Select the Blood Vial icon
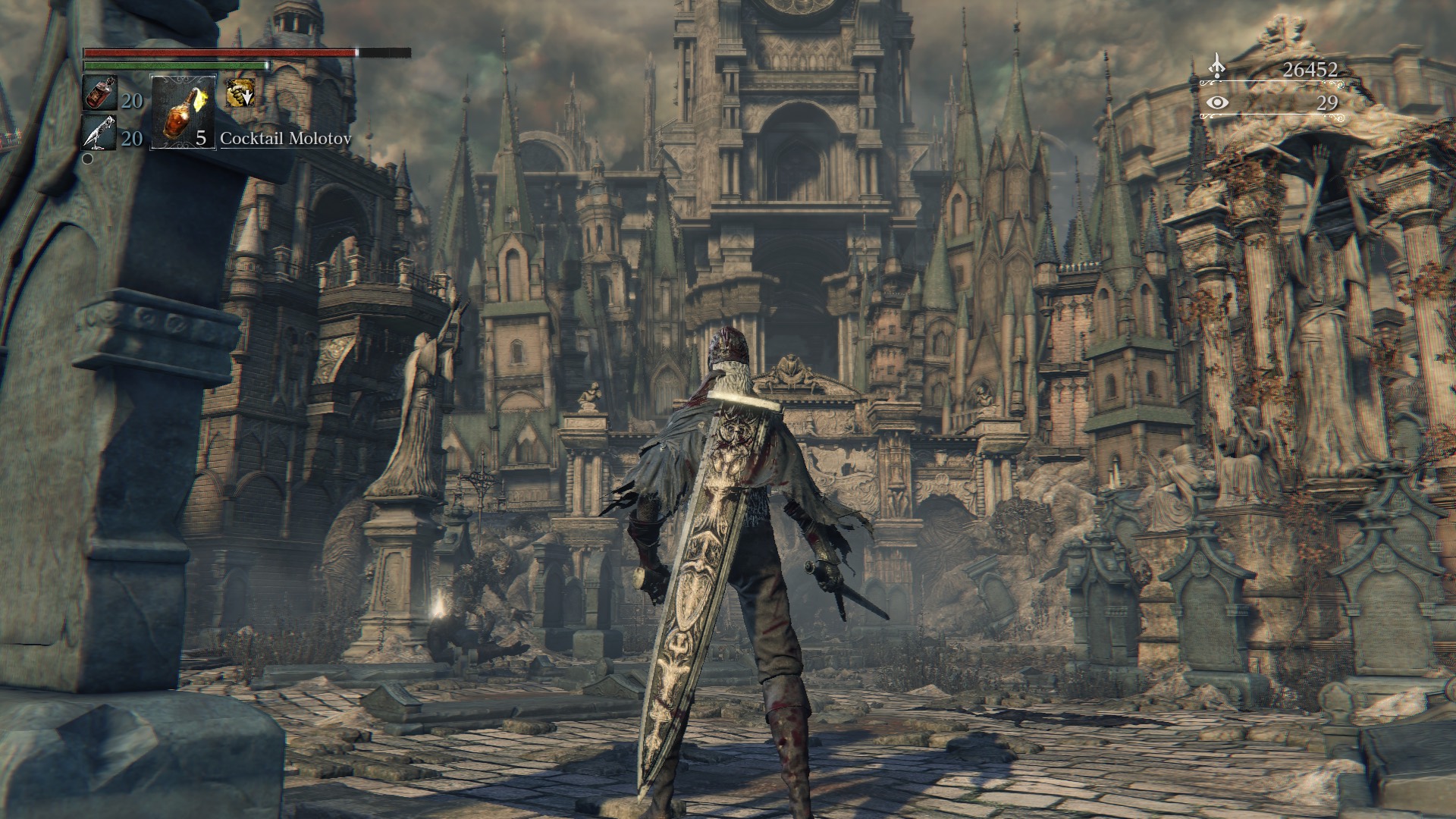 99,93
